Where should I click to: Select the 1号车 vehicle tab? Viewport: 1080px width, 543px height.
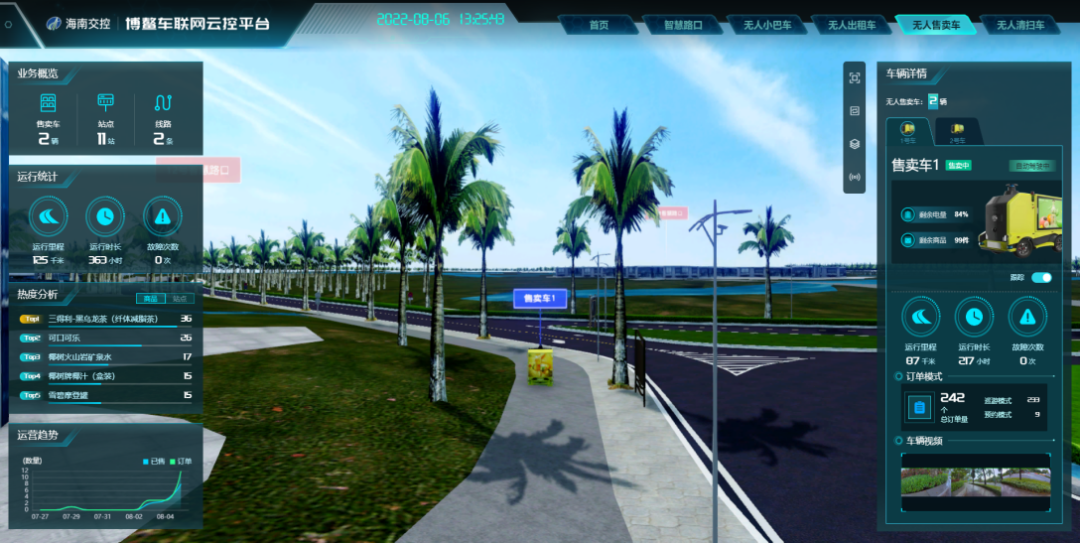tap(909, 132)
